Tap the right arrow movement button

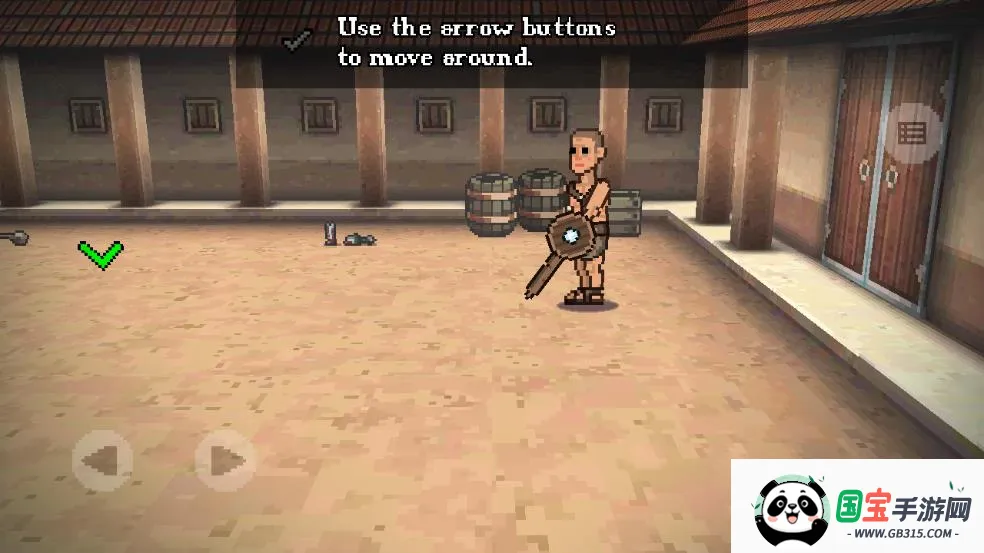pos(226,461)
